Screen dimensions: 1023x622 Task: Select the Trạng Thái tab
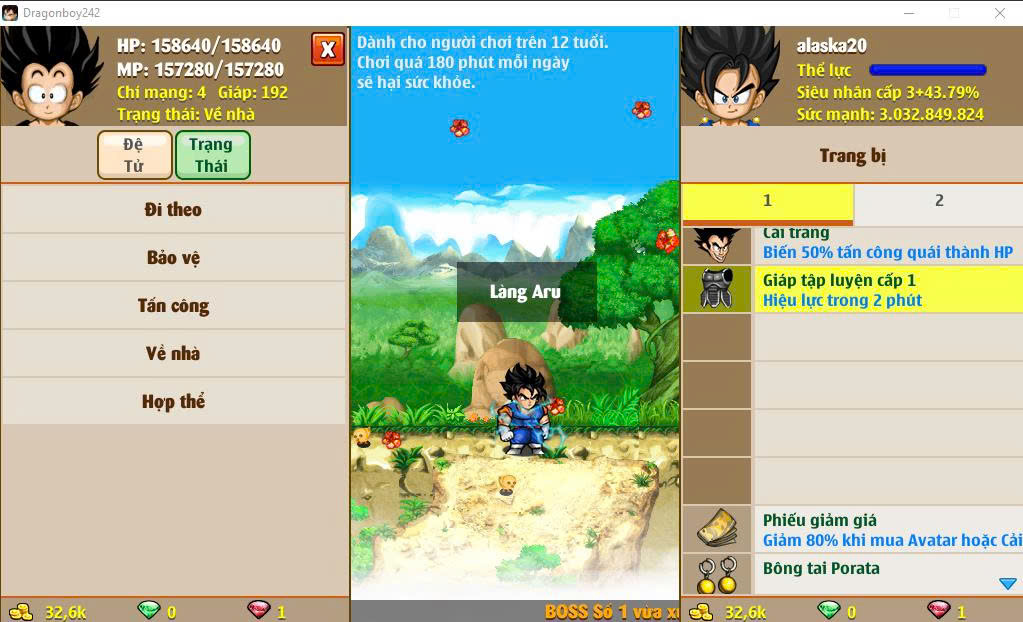click(x=211, y=155)
